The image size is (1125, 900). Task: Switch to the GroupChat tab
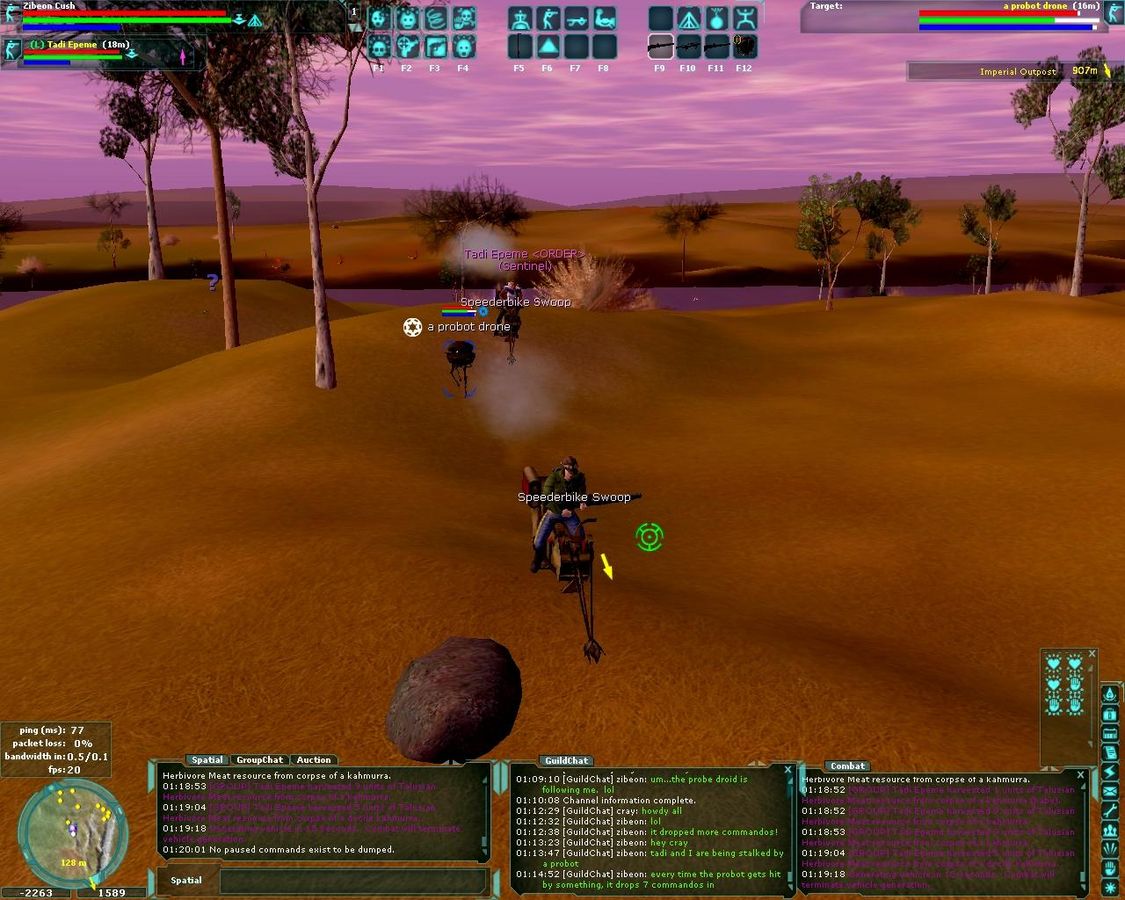259,760
